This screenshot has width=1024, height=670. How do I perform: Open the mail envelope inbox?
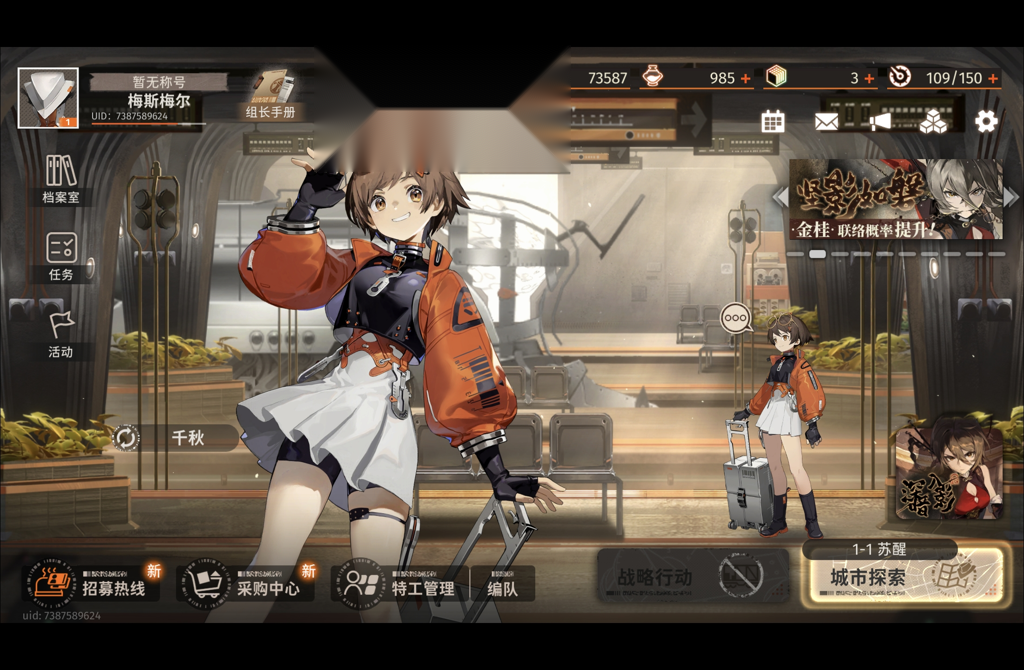click(x=827, y=122)
